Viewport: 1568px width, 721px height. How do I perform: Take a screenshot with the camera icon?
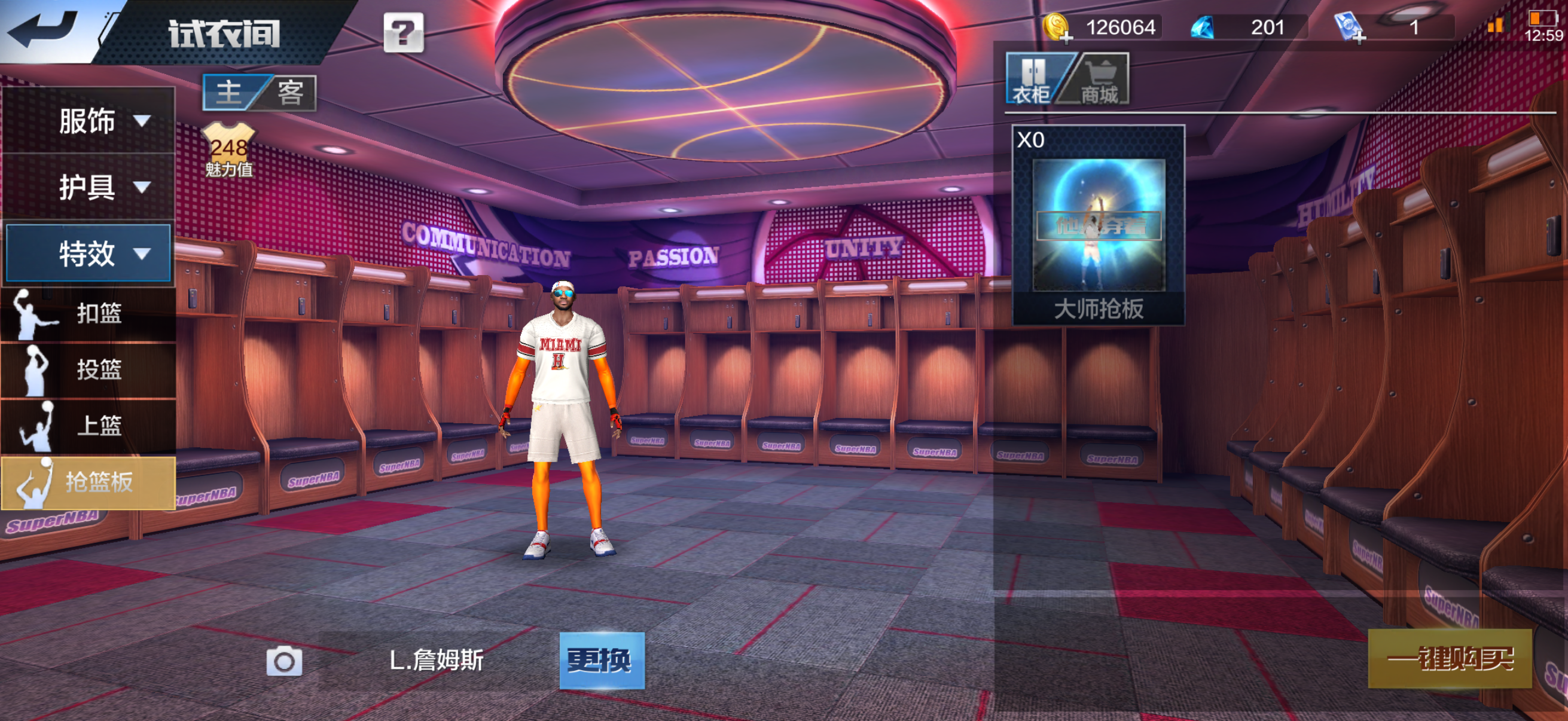click(284, 661)
